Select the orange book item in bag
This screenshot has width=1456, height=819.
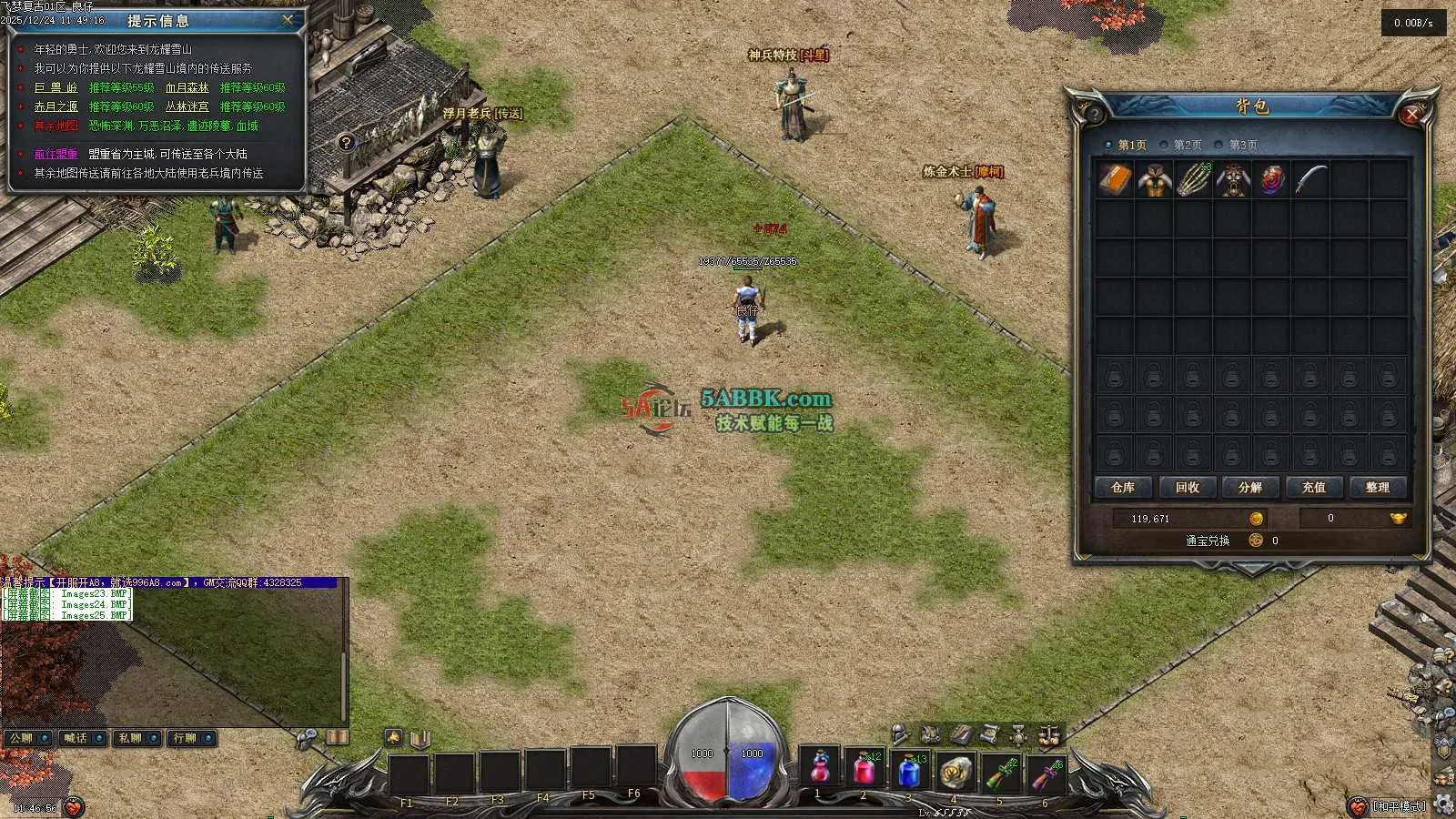[1114, 180]
